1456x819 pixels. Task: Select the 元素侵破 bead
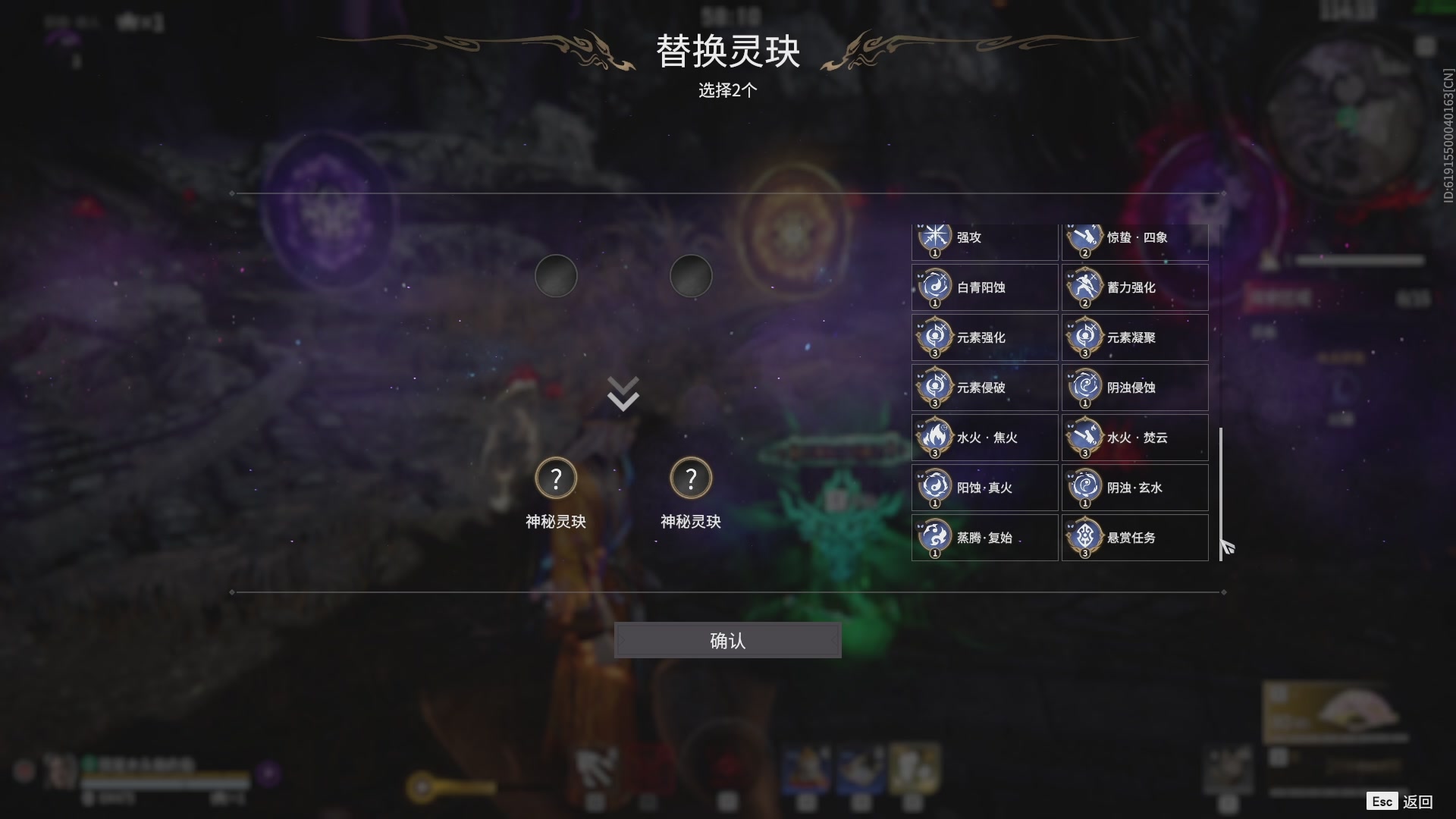point(984,388)
